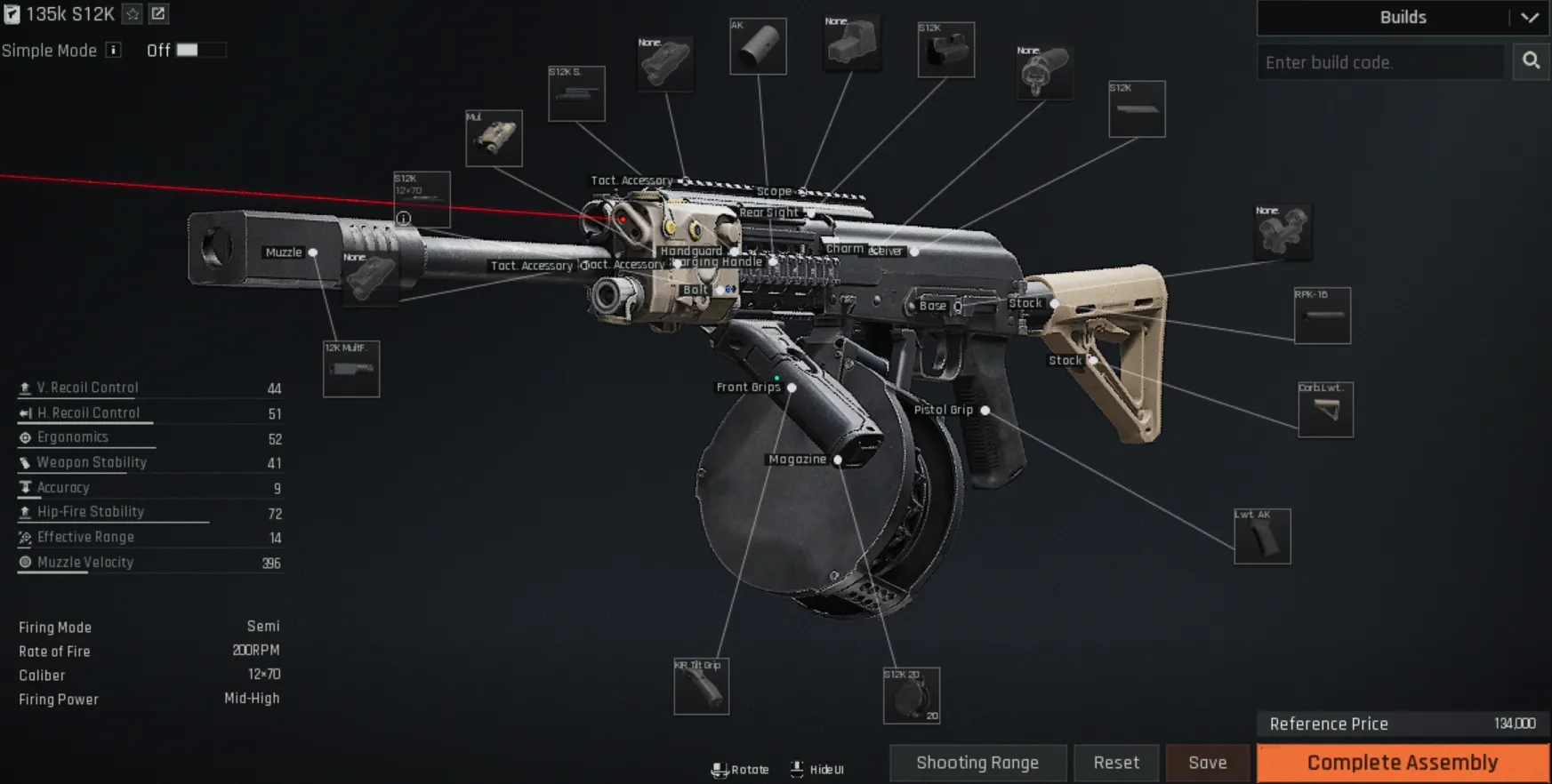Choose the Lwt AK pistol grip slot
This screenshot has width=1552, height=784.
1261,536
